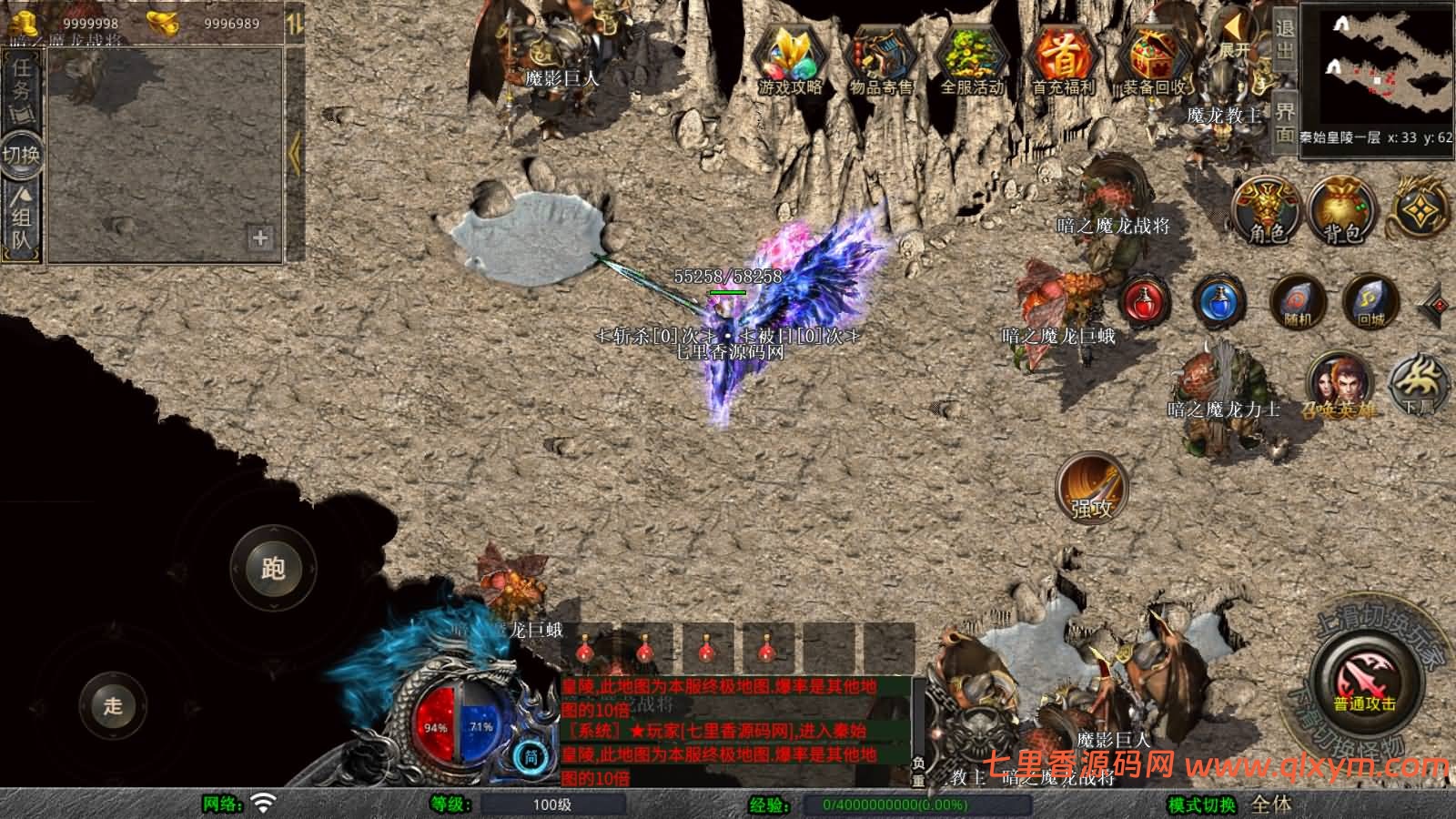
Task: Open the 物品寄售 consignment shop
Action: click(880, 58)
